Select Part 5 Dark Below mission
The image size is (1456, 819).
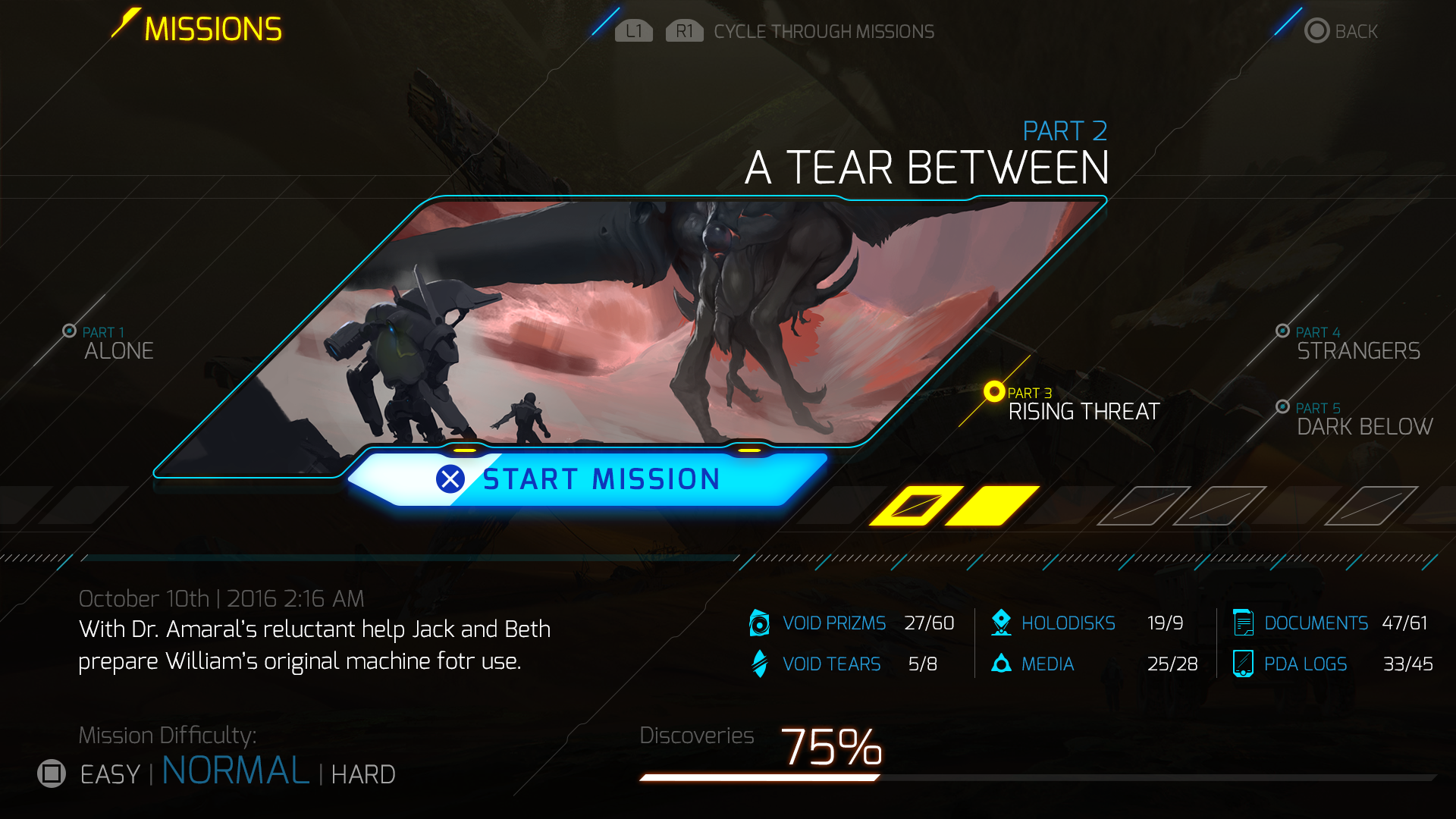click(x=1363, y=421)
